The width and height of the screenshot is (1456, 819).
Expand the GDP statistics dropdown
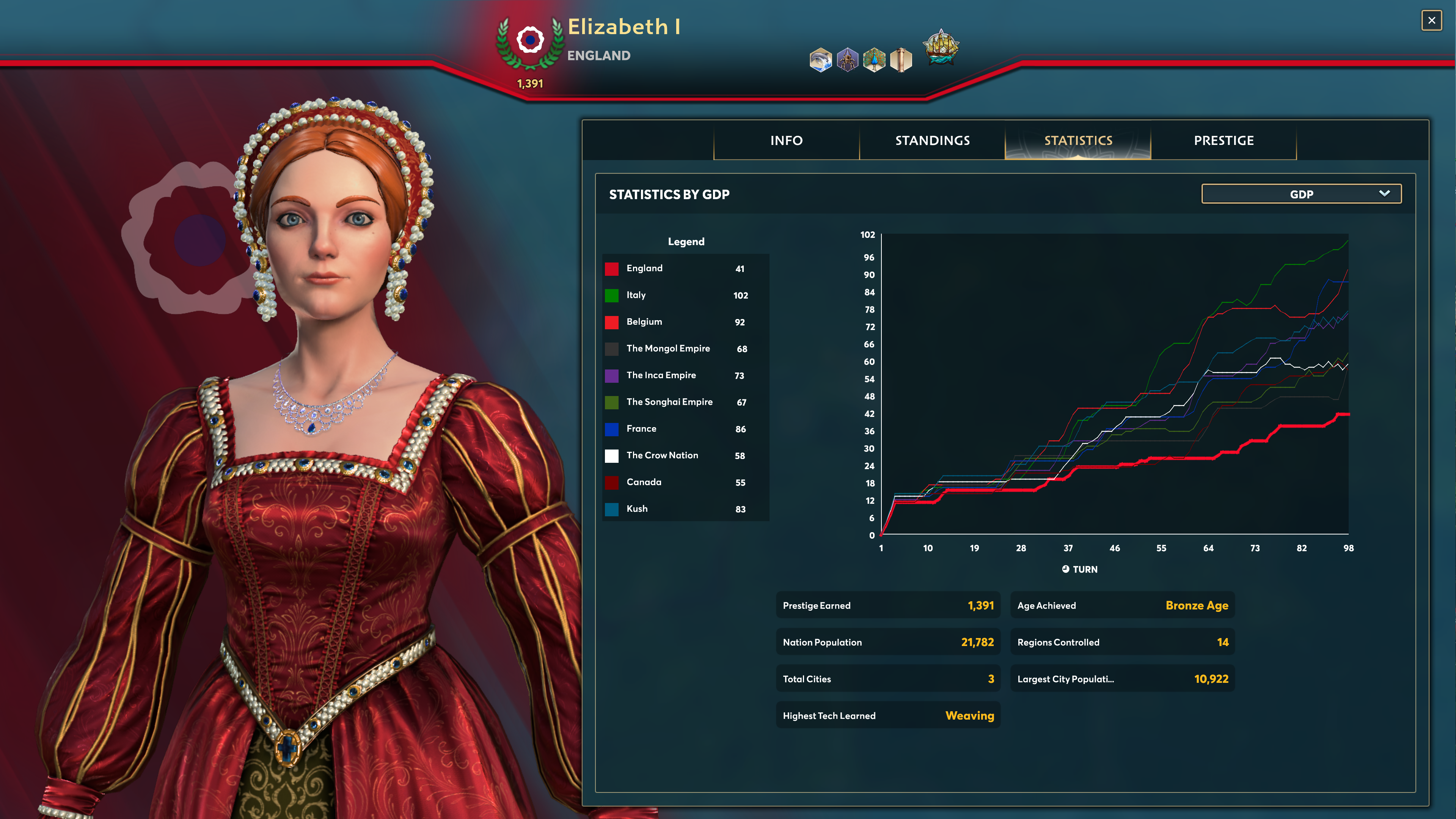[1301, 194]
